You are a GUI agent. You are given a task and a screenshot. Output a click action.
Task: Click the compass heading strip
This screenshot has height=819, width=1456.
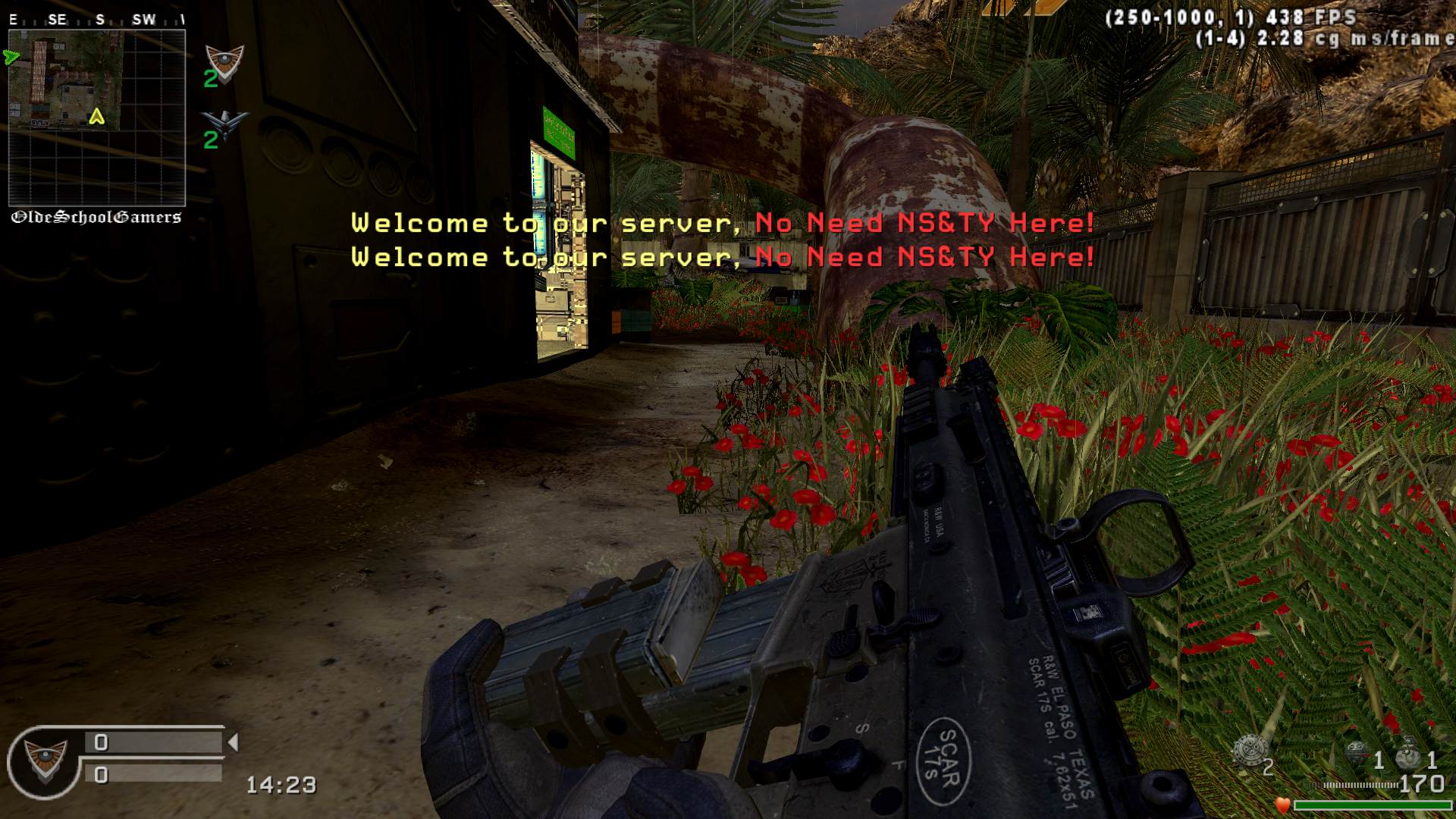coord(96,20)
